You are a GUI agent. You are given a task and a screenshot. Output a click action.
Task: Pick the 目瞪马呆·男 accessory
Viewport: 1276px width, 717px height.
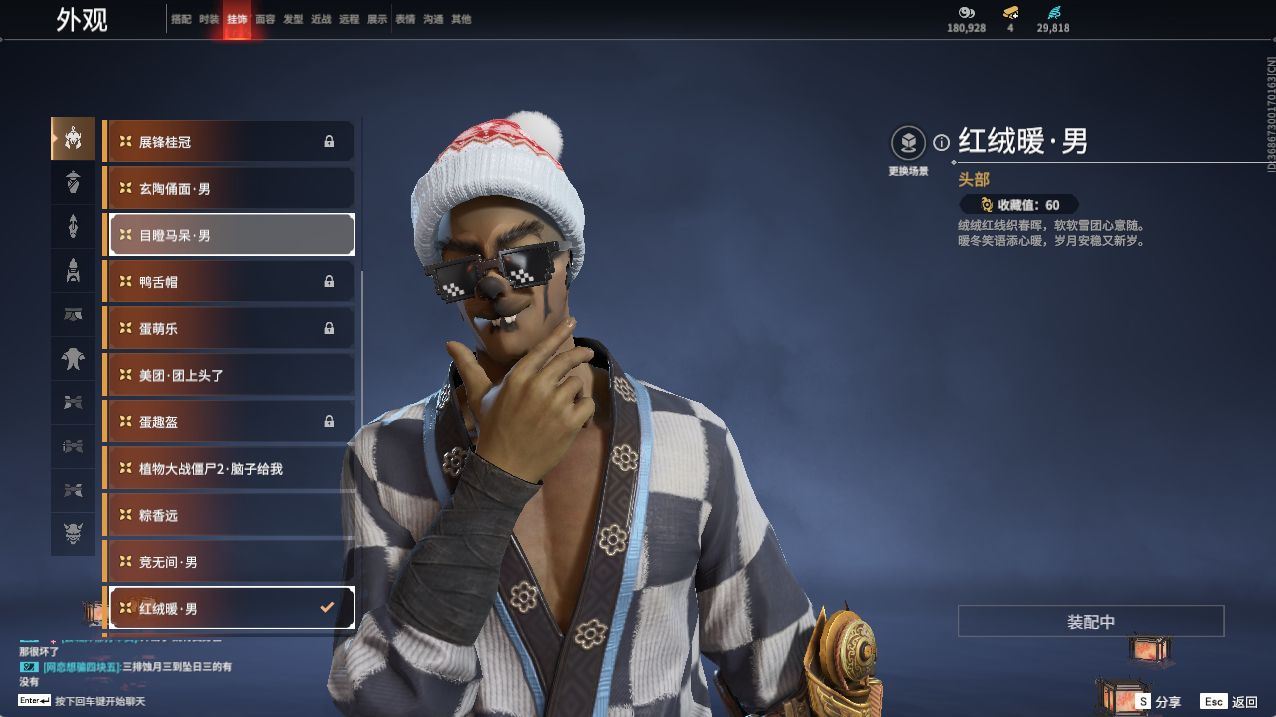(x=230, y=235)
